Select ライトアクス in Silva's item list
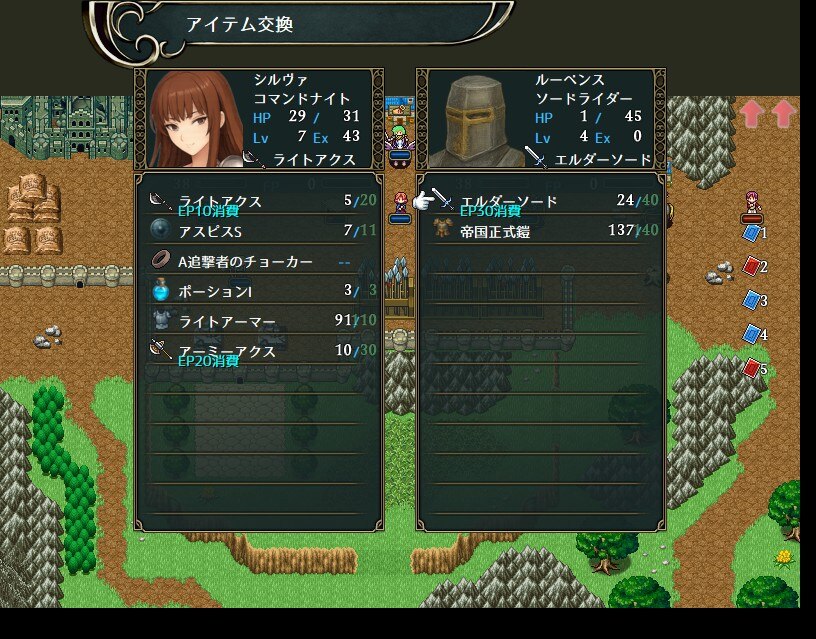Image resolution: width=816 pixels, height=639 pixels. pyautogui.click(x=259, y=201)
